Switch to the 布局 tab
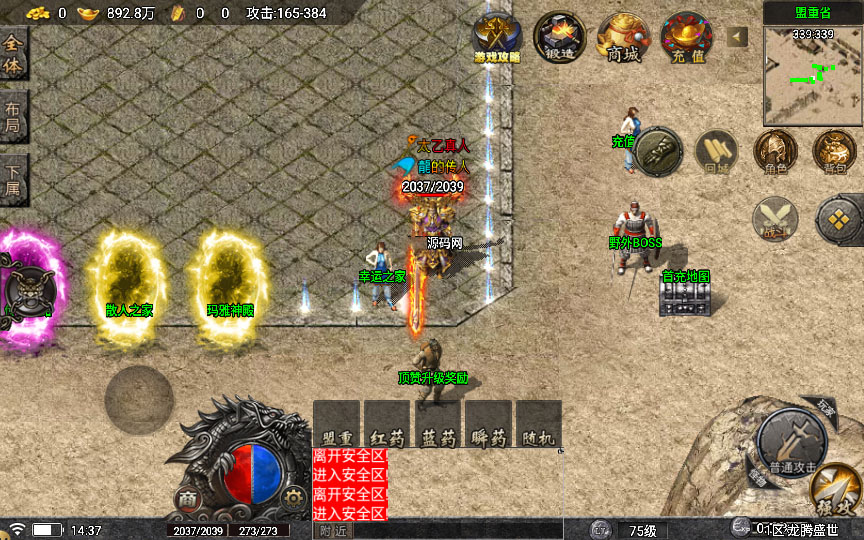The image size is (864, 540). click(13, 119)
